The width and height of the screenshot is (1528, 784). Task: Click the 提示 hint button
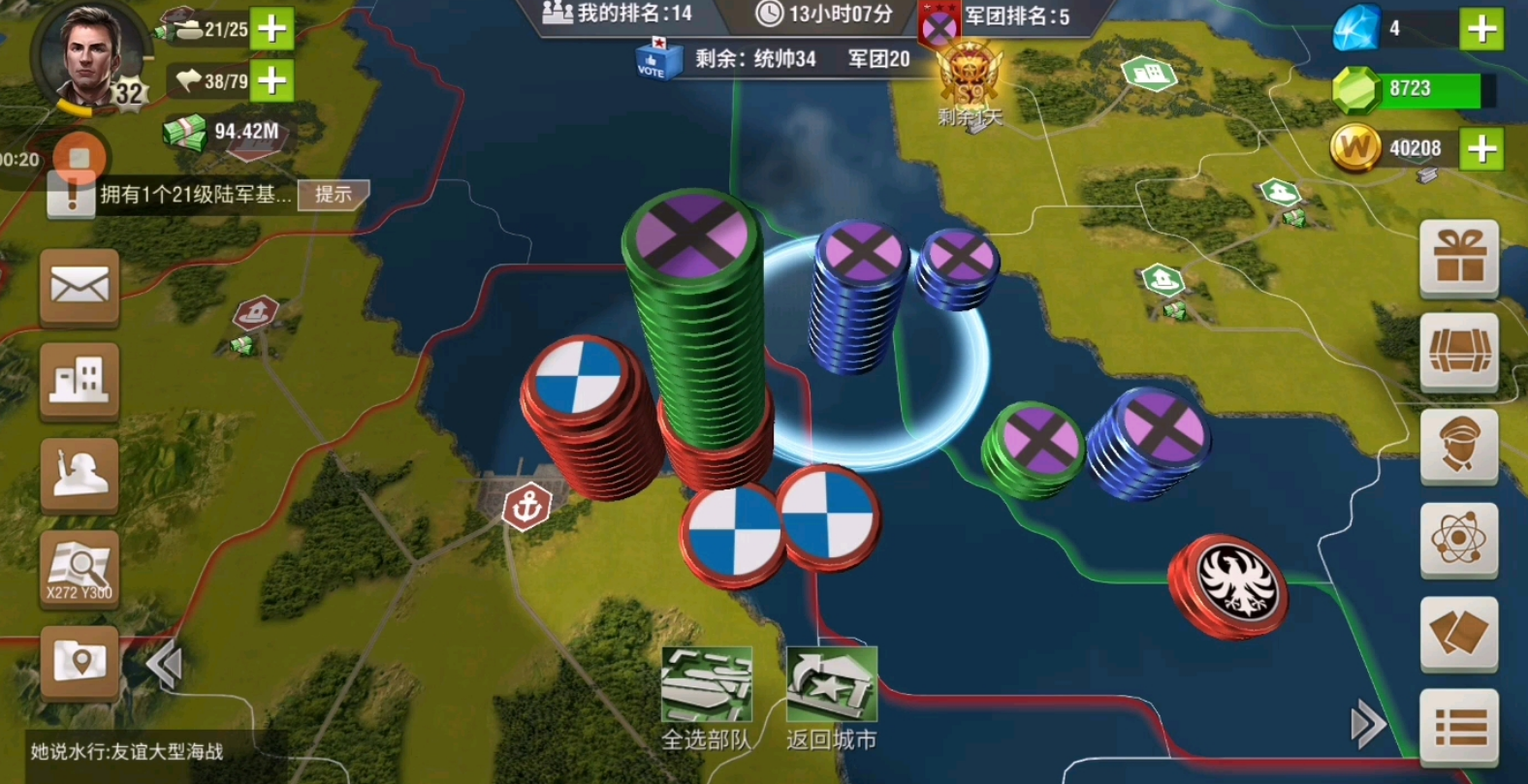pos(333,195)
